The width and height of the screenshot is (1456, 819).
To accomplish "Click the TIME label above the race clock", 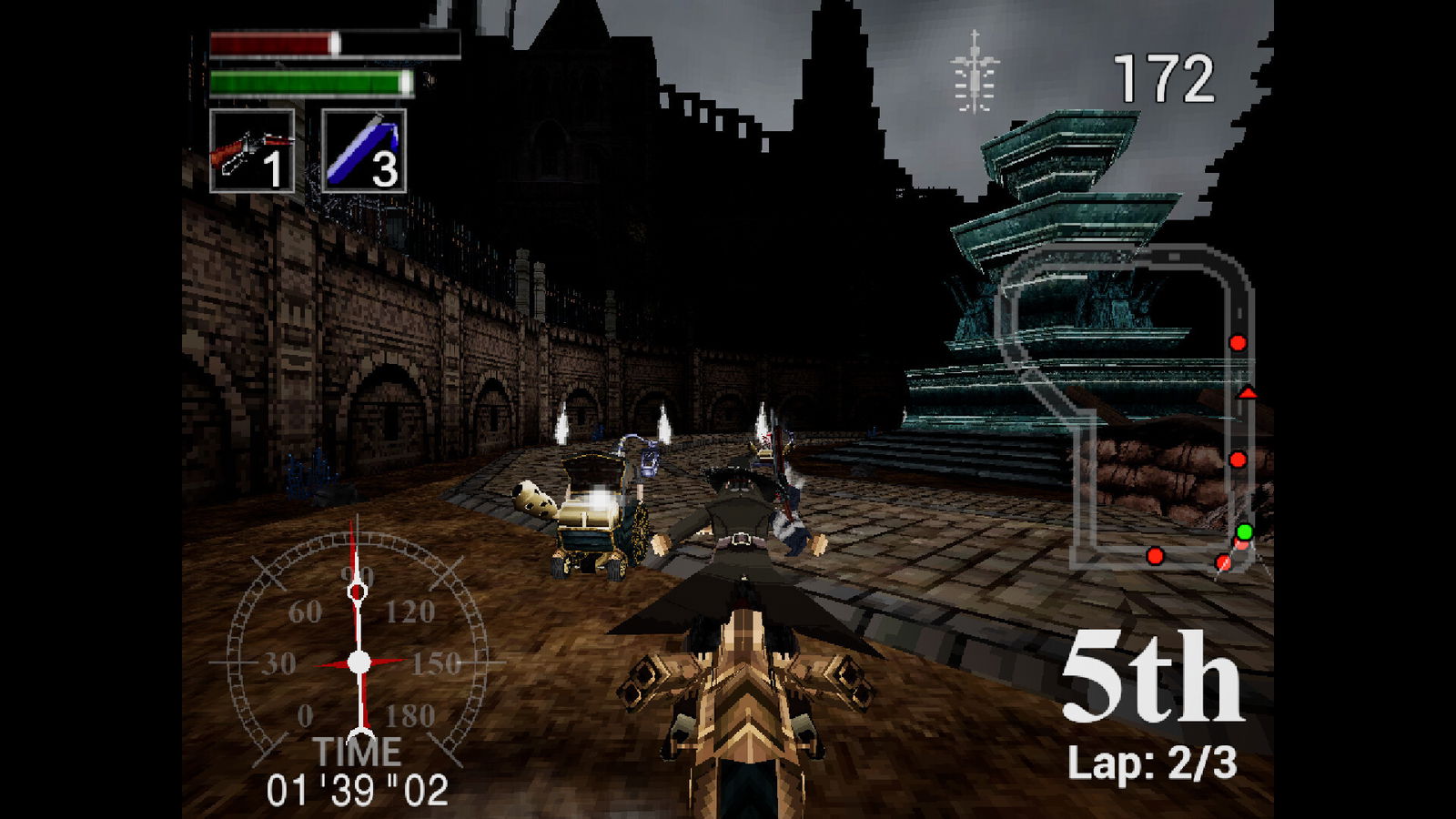I will (359, 752).
